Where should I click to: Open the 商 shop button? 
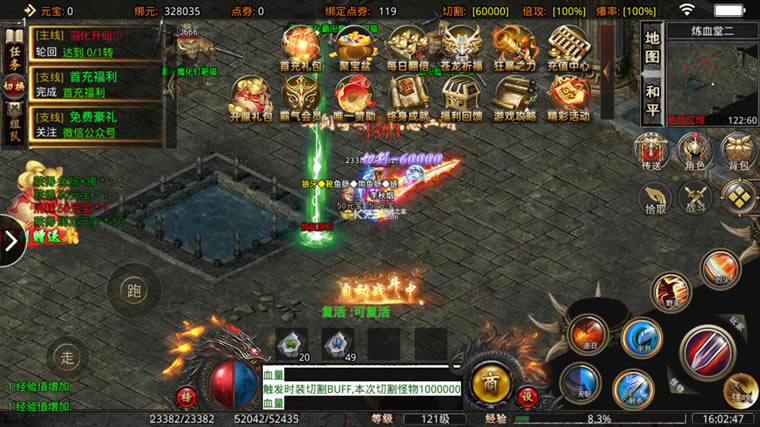point(489,382)
